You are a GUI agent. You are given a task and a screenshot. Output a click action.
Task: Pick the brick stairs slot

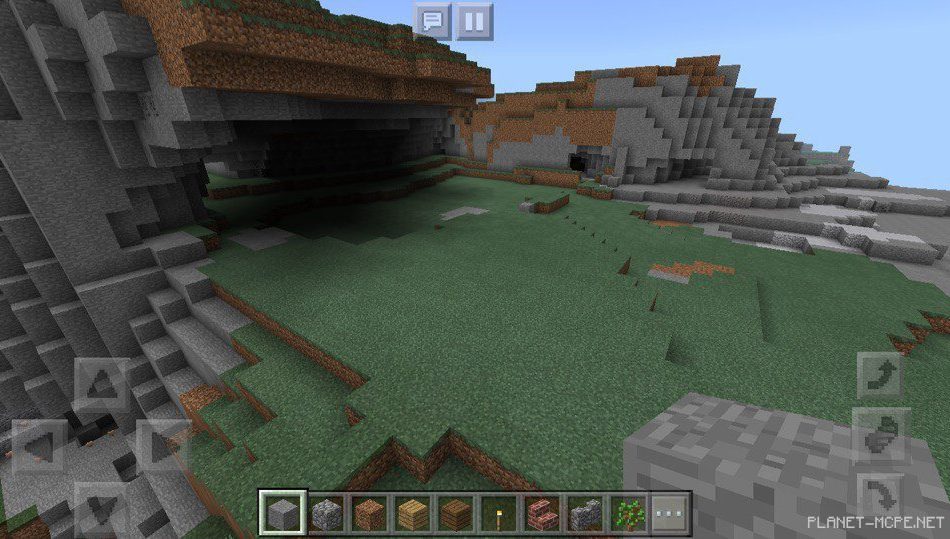pyautogui.click(x=541, y=514)
